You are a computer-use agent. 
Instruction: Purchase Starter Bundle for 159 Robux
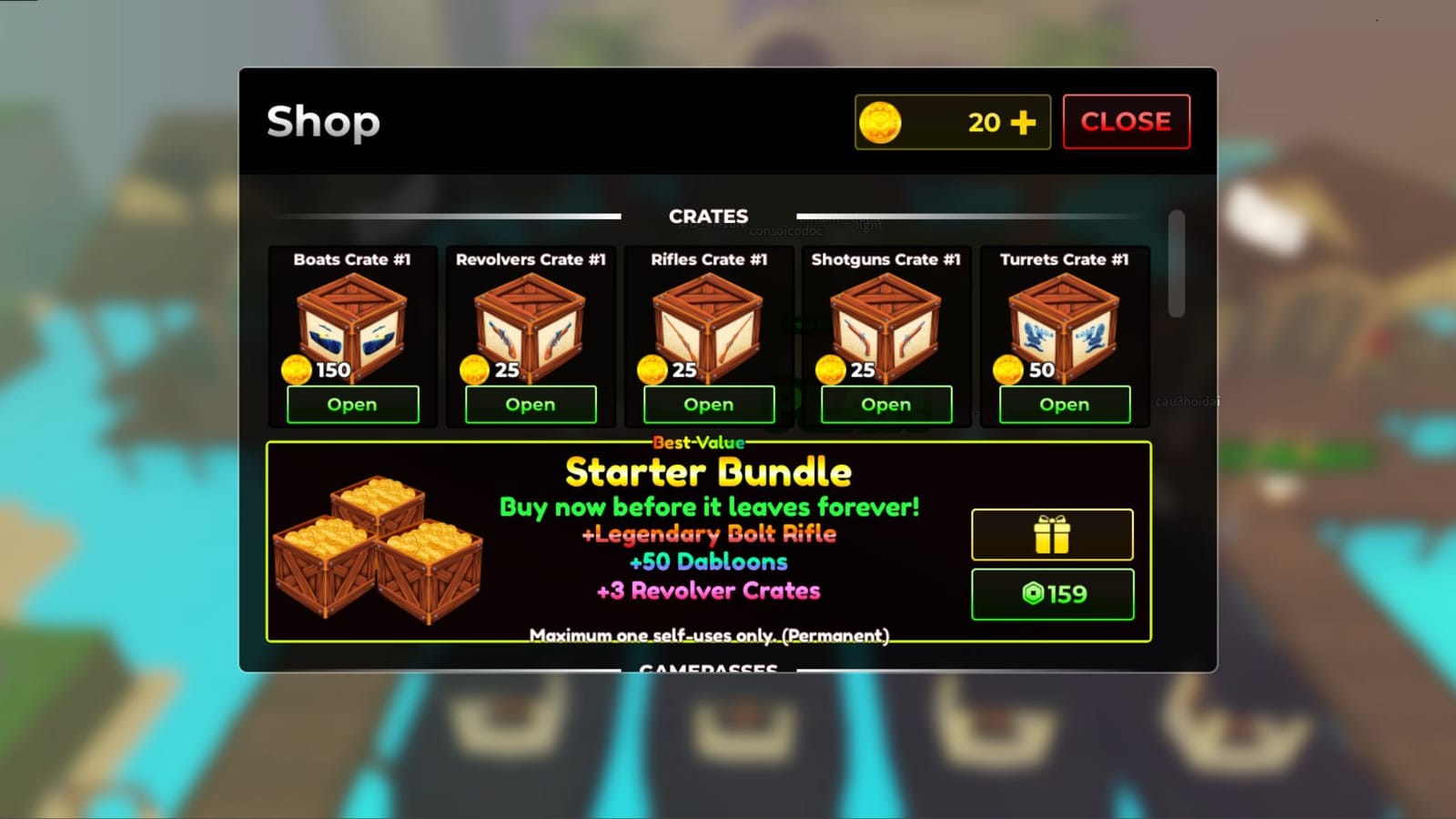point(1052,594)
